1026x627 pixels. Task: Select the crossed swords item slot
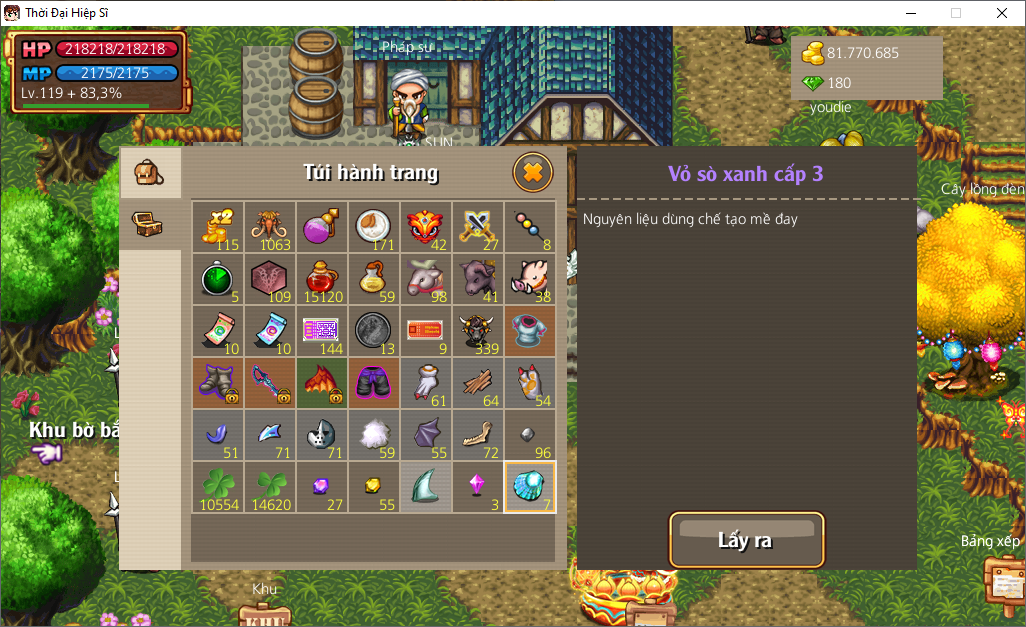click(x=477, y=227)
